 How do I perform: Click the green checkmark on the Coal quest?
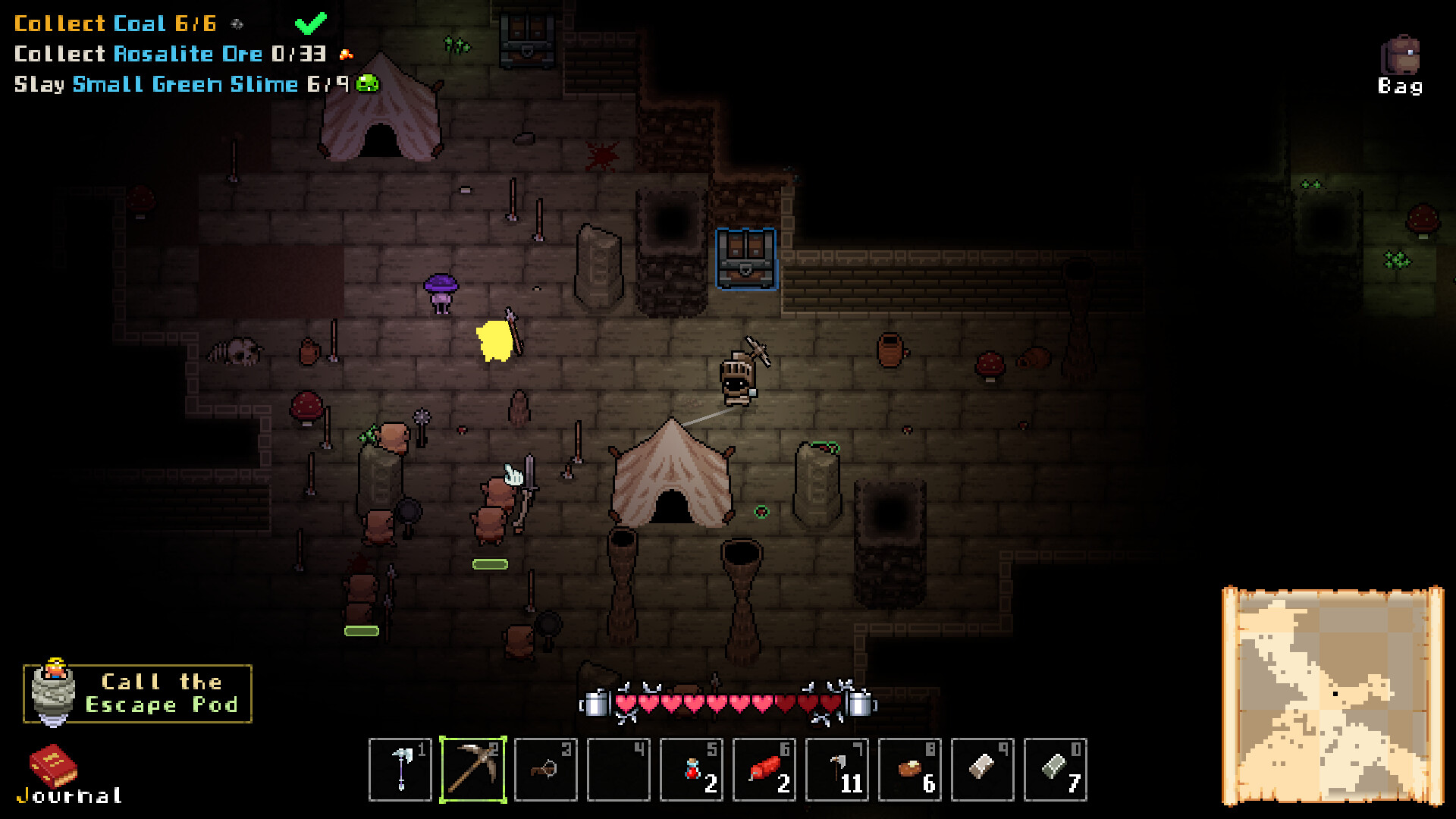(x=311, y=24)
